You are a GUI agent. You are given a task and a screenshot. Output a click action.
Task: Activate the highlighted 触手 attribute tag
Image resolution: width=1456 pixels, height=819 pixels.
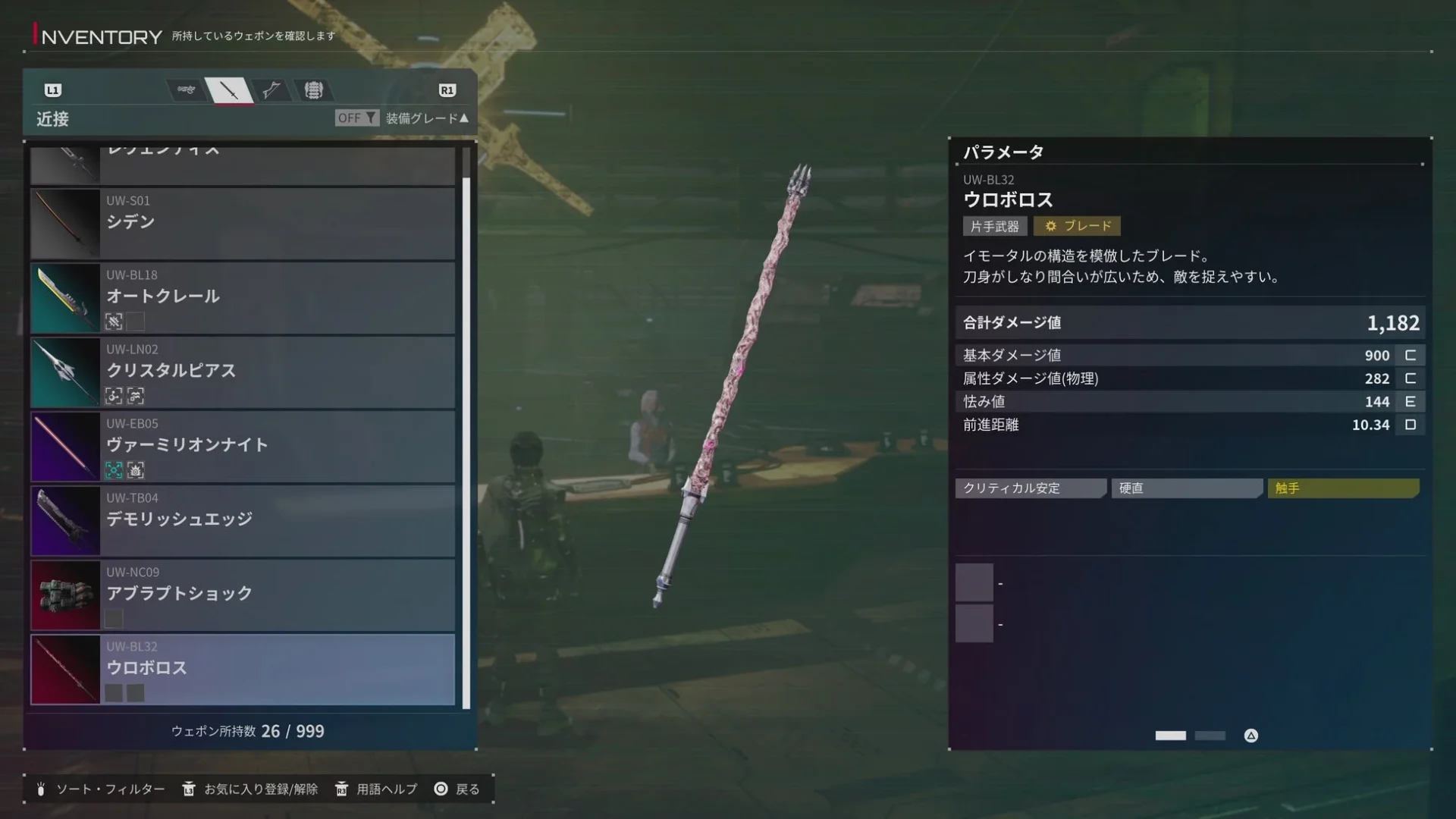tap(1343, 488)
